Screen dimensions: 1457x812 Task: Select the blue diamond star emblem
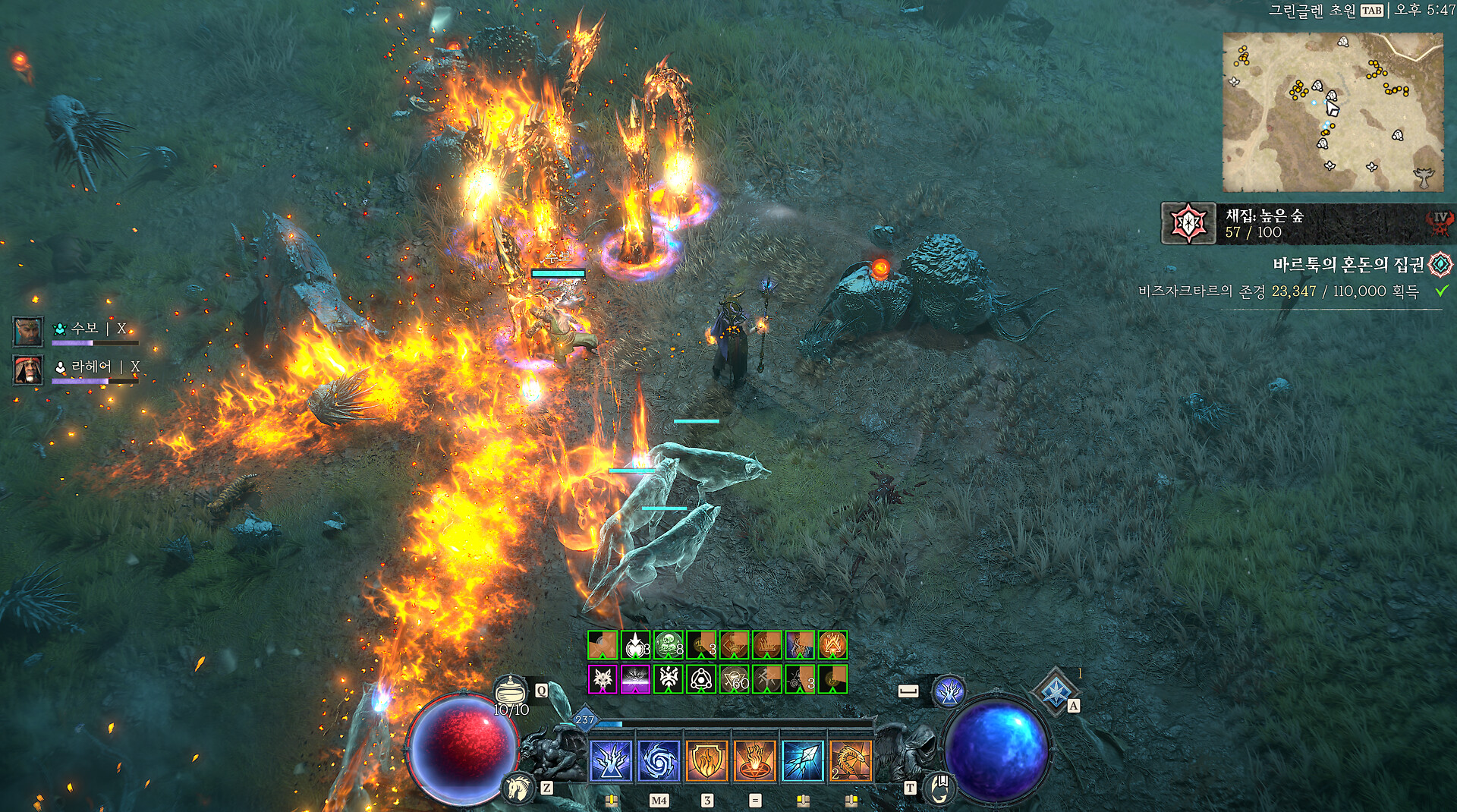pos(1055,691)
